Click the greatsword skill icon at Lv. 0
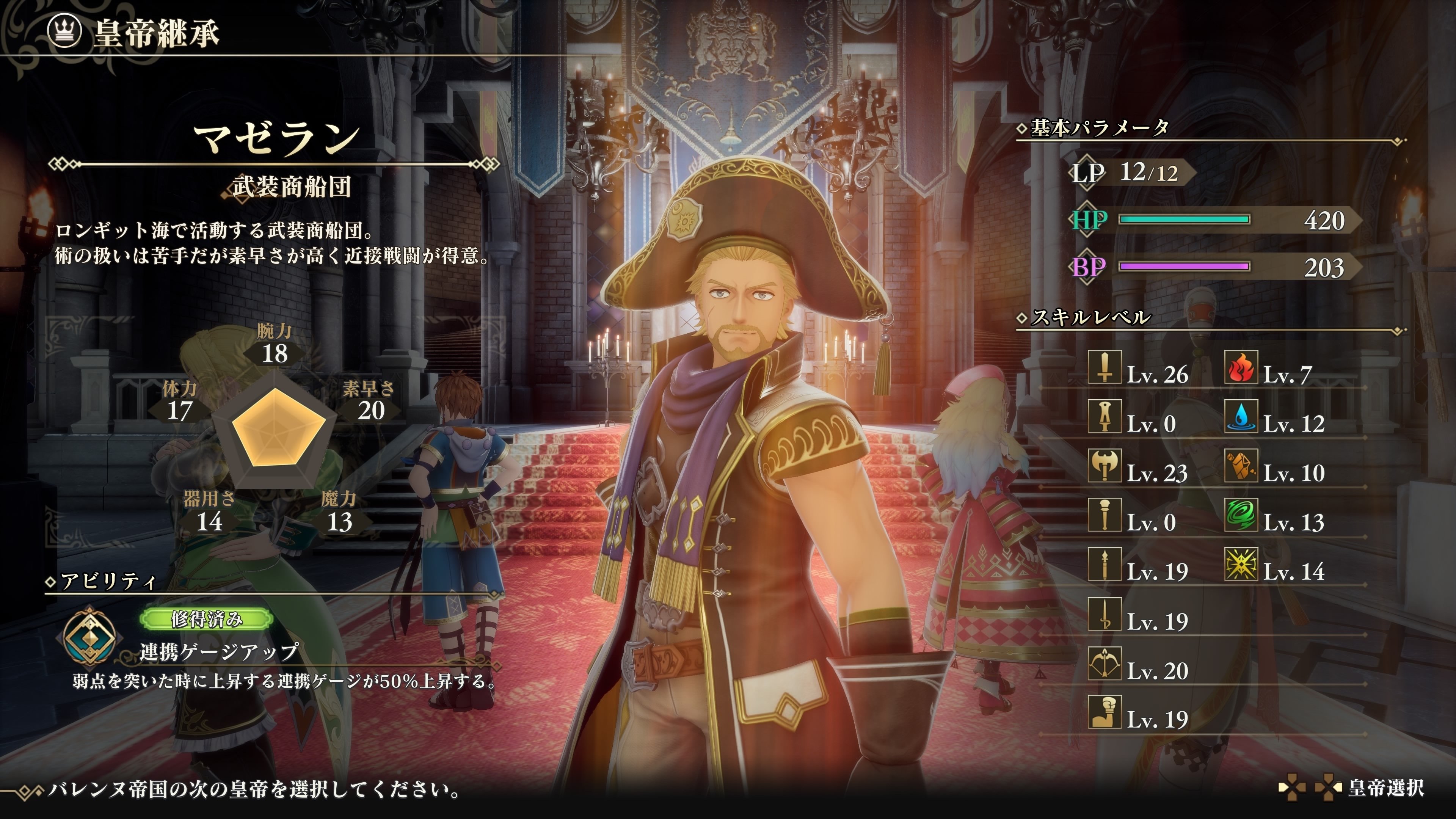 coord(1104,417)
